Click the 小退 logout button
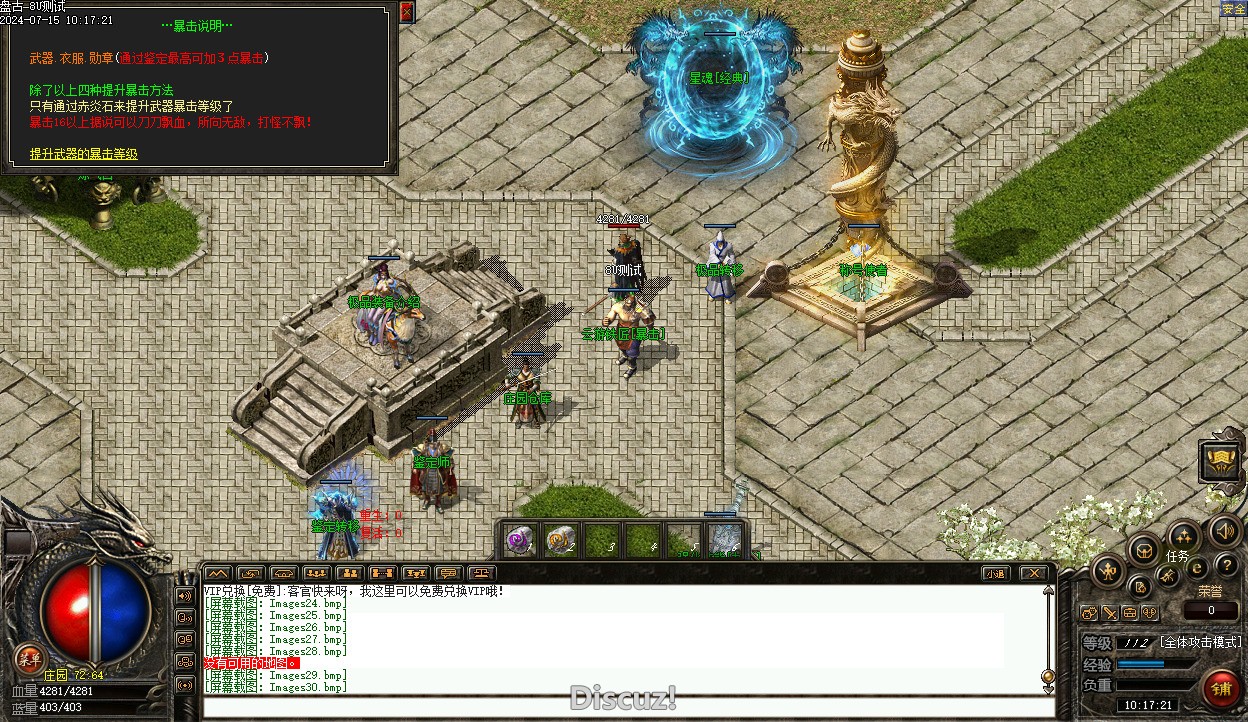1248x722 pixels. coord(994,573)
